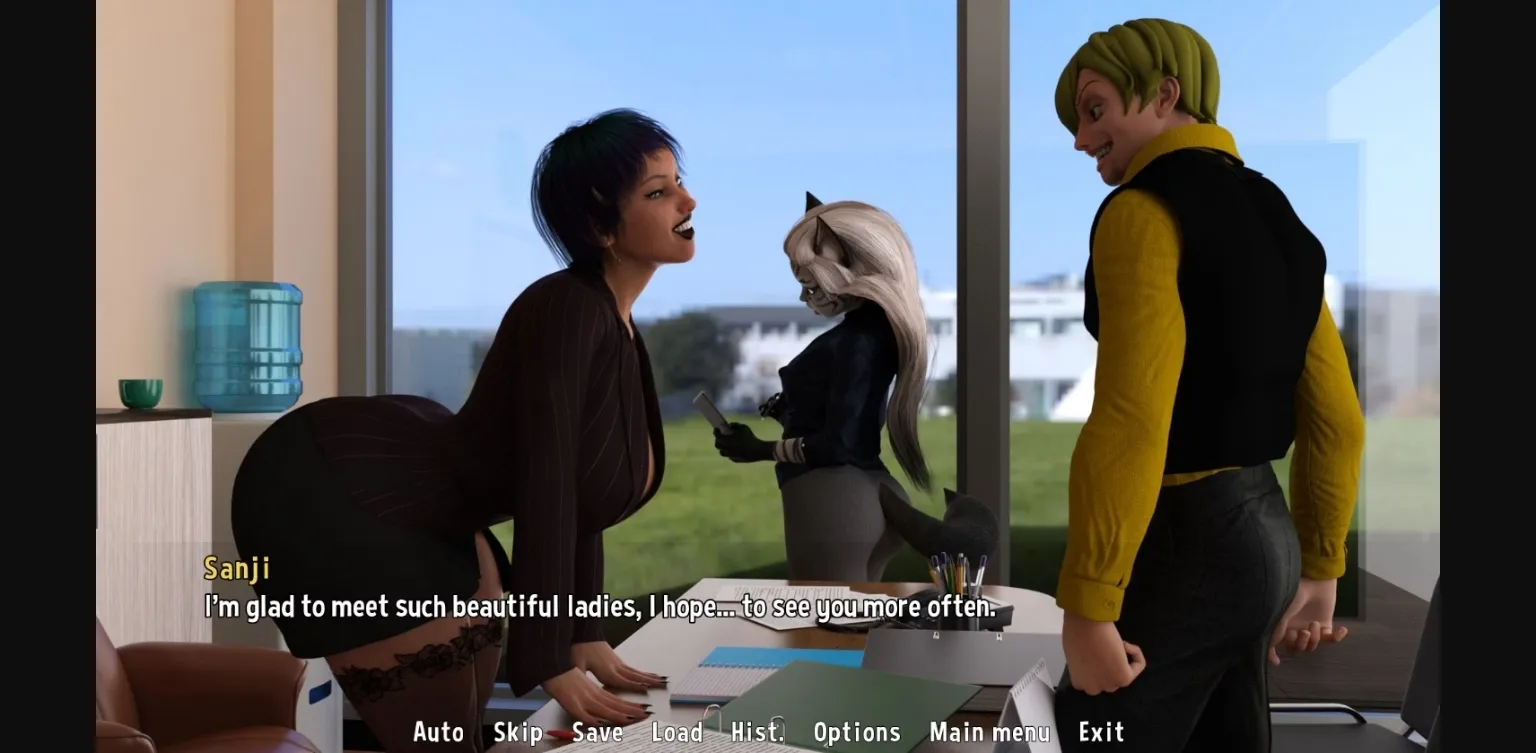Image resolution: width=1536 pixels, height=753 pixels.
Task: Open the Options settings menu
Action: [x=857, y=732]
